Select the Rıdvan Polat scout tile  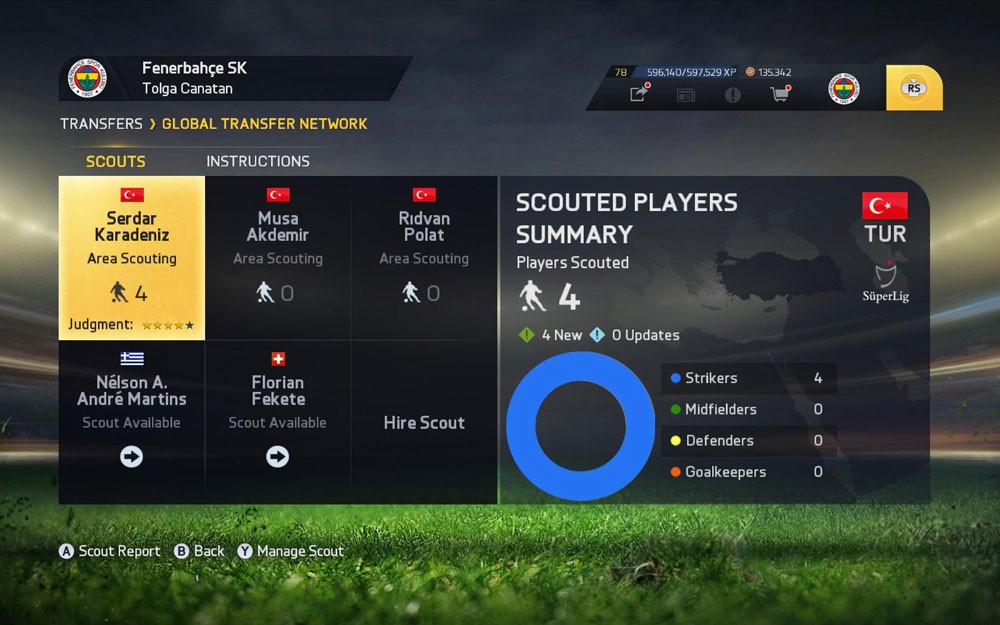[x=424, y=258]
